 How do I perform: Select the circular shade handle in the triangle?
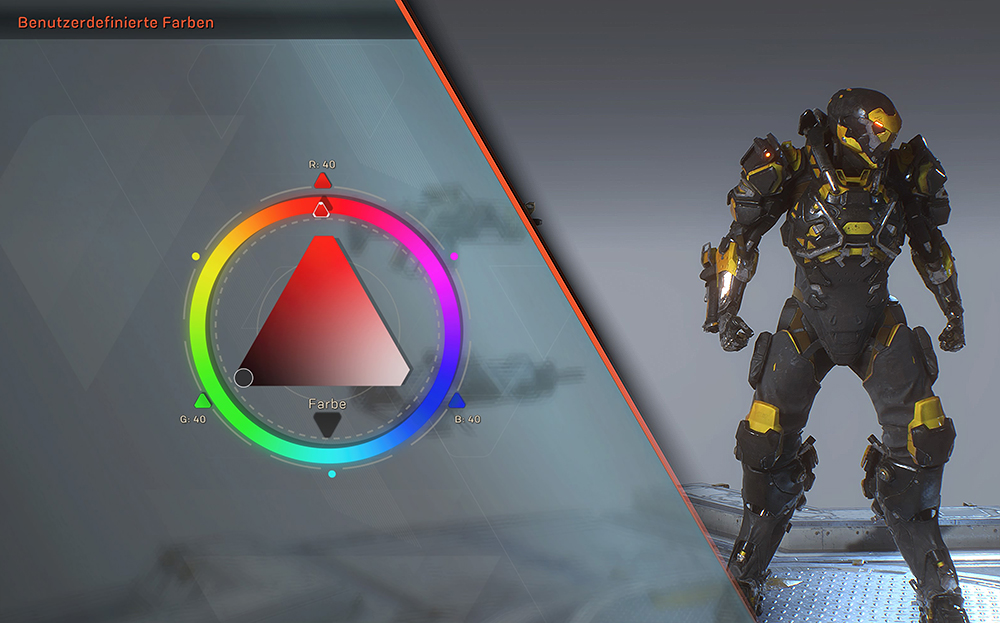(243, 377)
